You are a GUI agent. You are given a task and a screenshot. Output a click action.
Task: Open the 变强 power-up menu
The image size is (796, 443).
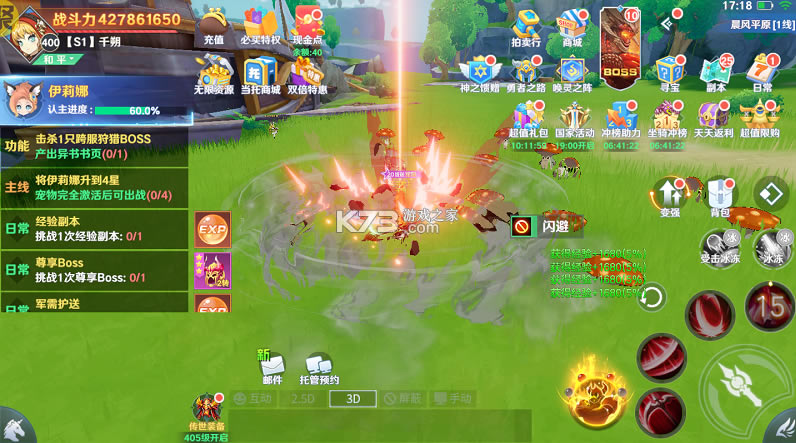tap(670, 194)
